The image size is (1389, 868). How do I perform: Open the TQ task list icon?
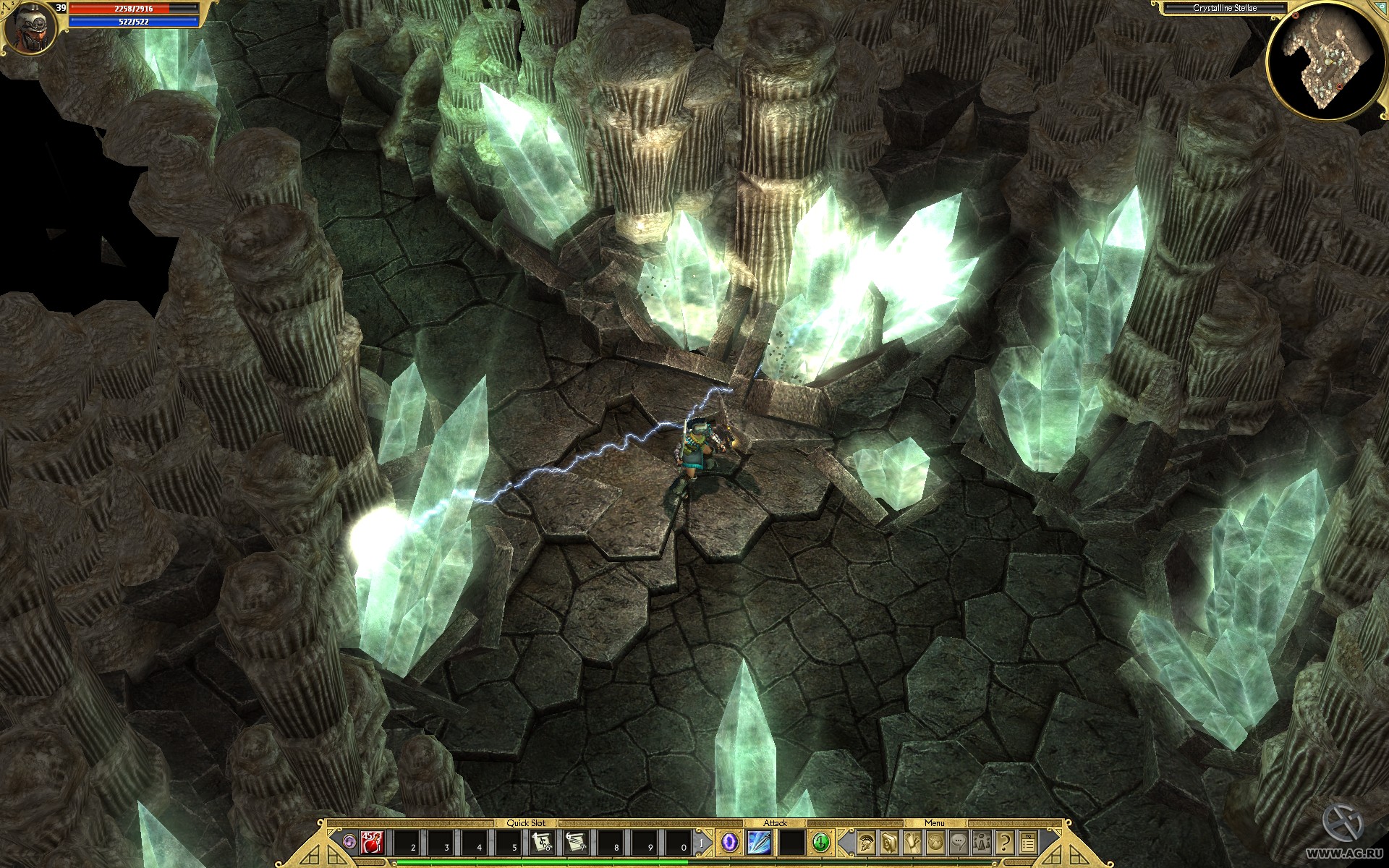(x=1027, y=842)
